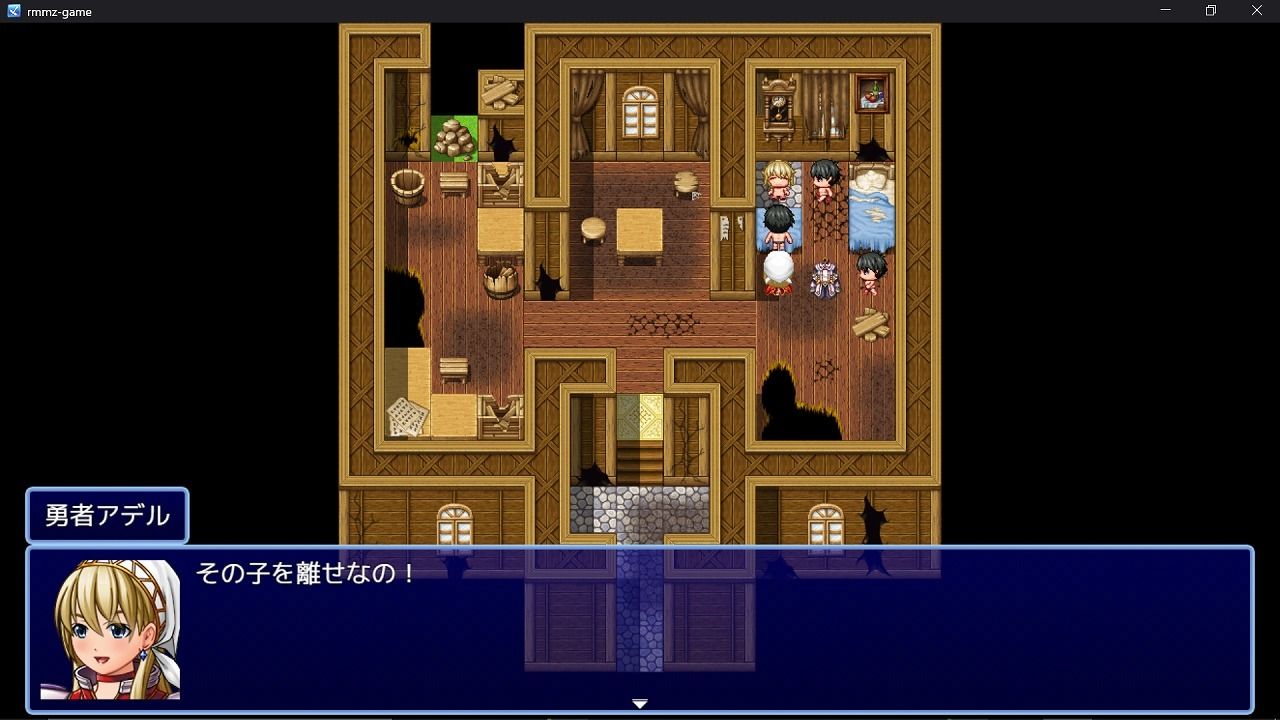Viewport: 1280px width, 720px height.
Task: Click the 勇者アデル name box
Action: (x=106, y=515)
